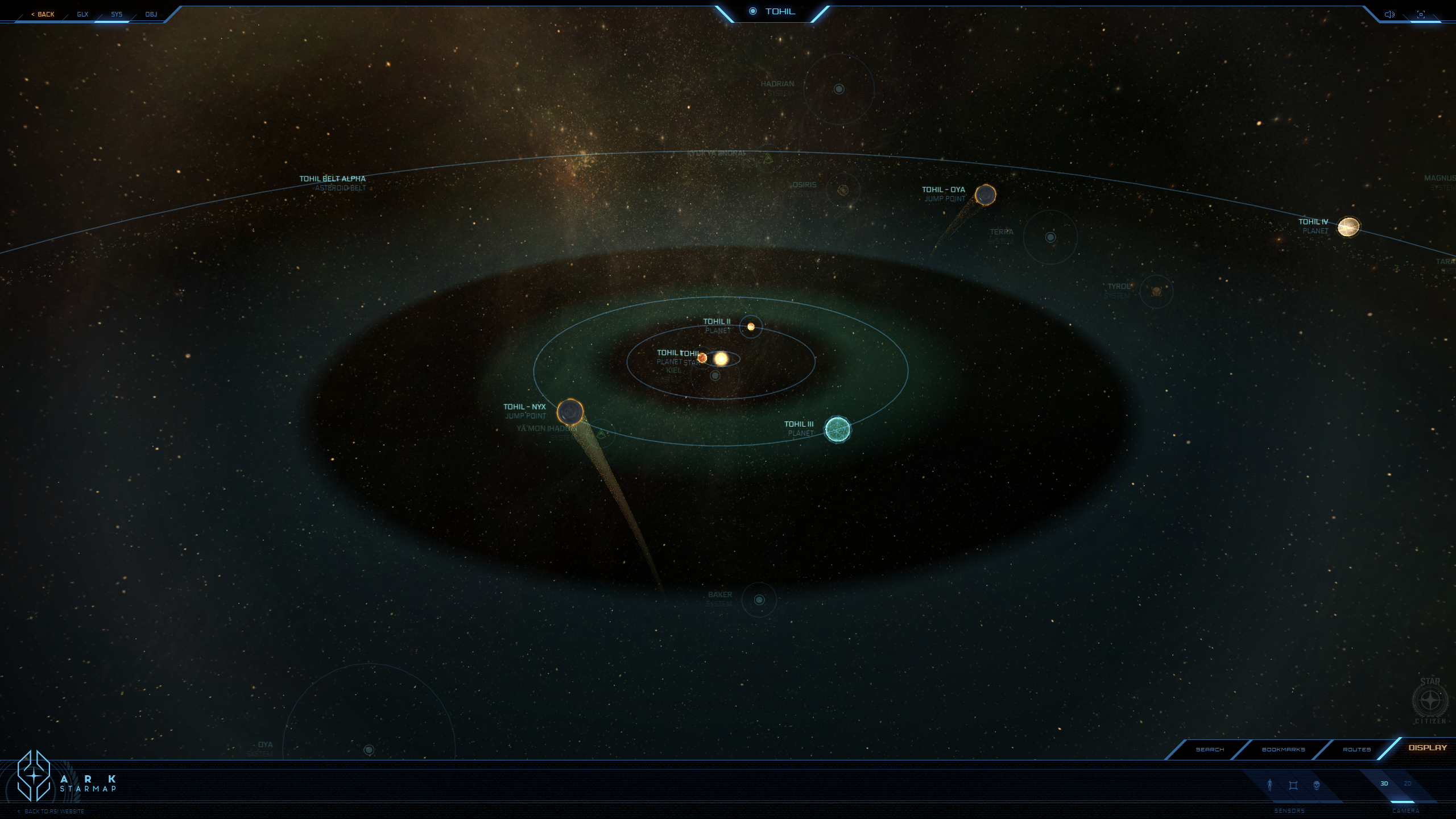Image resolution: width=1456 pixels, height=819 pixels.
Task: Follow the Back to RSI Website link
Action: click(x=54, y=812)
